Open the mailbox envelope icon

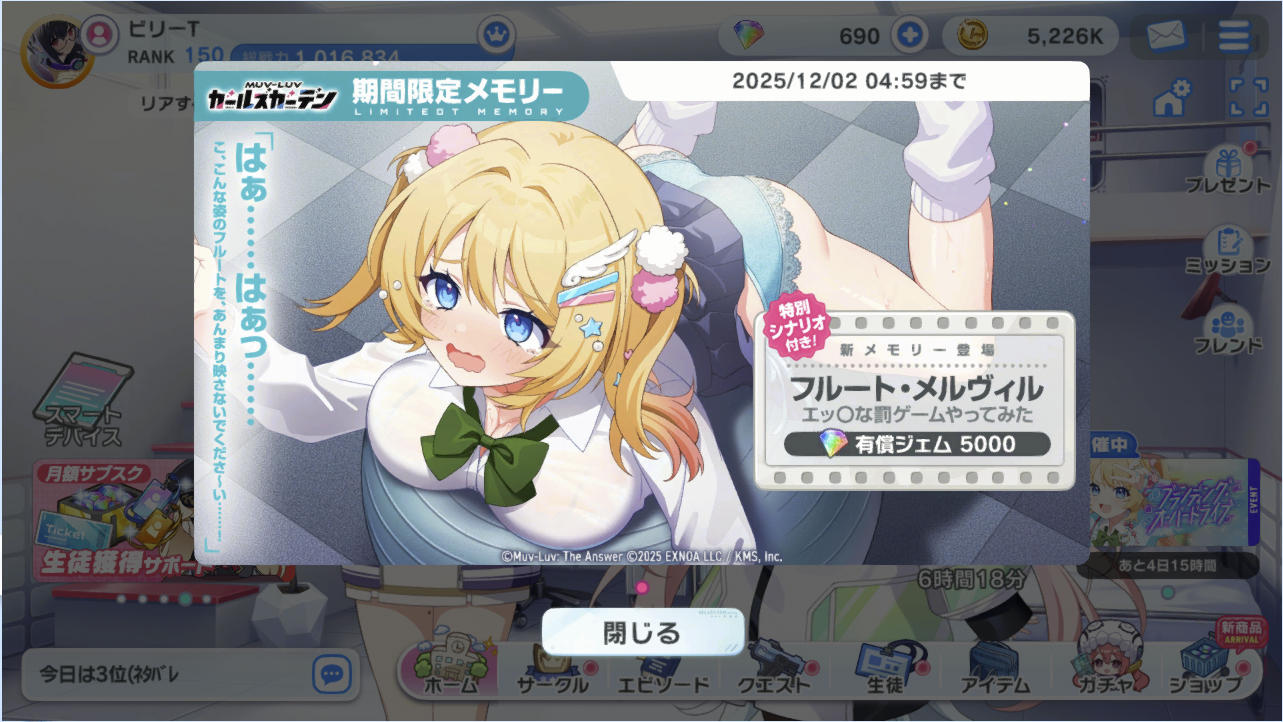tap(1165, 36)
